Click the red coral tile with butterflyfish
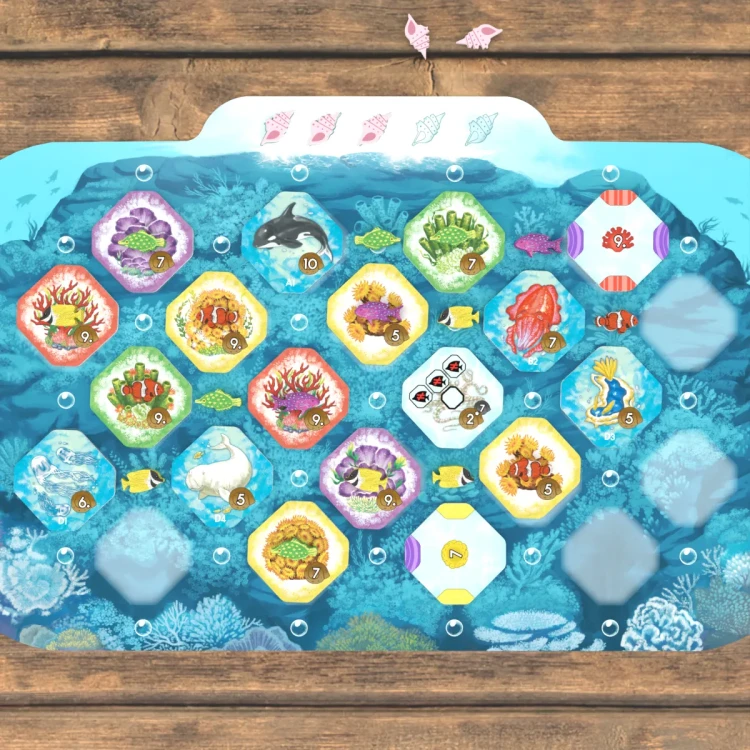 click(67, 315)
